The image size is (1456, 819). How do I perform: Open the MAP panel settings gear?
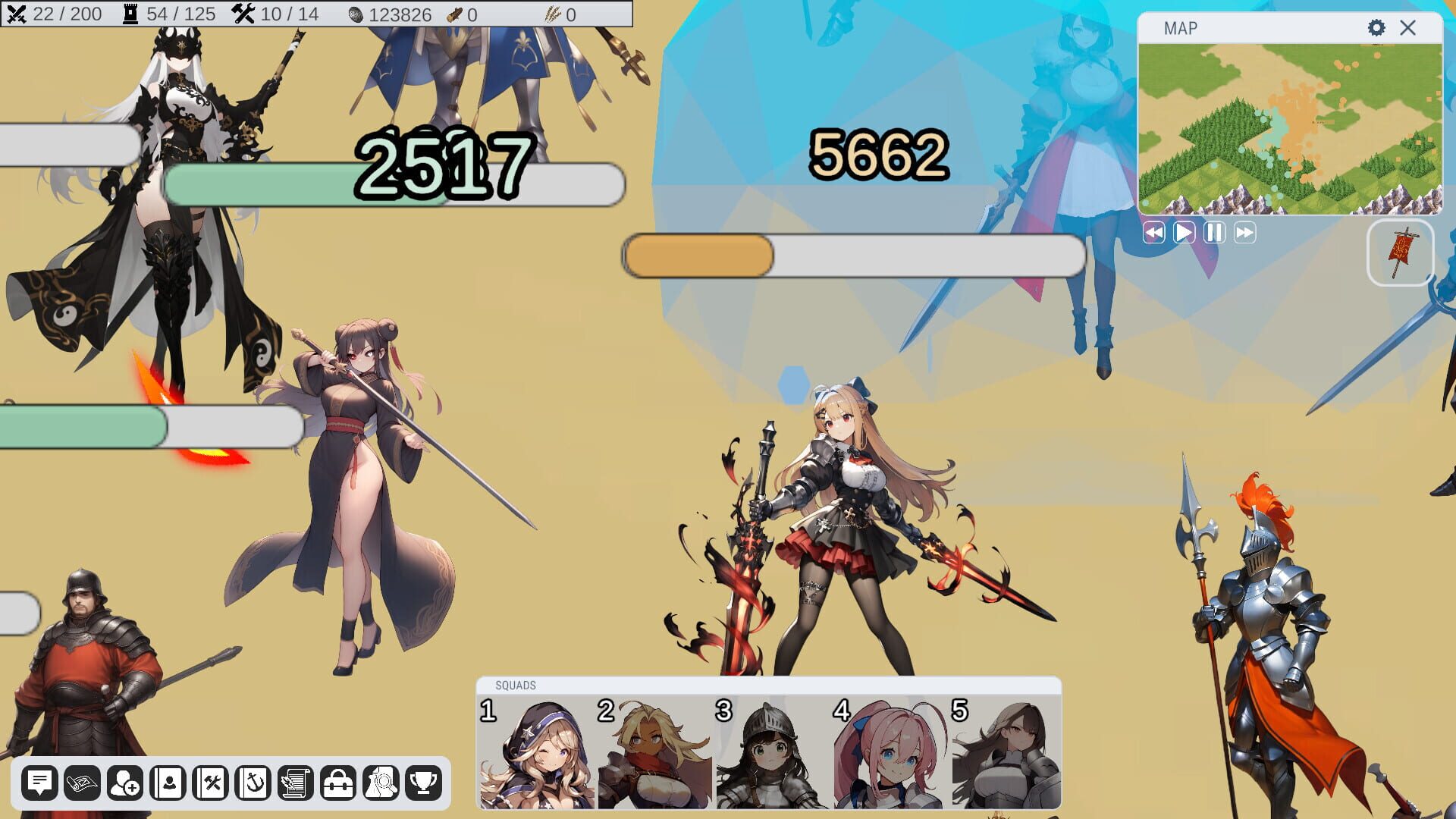(x=1375, y=27)
